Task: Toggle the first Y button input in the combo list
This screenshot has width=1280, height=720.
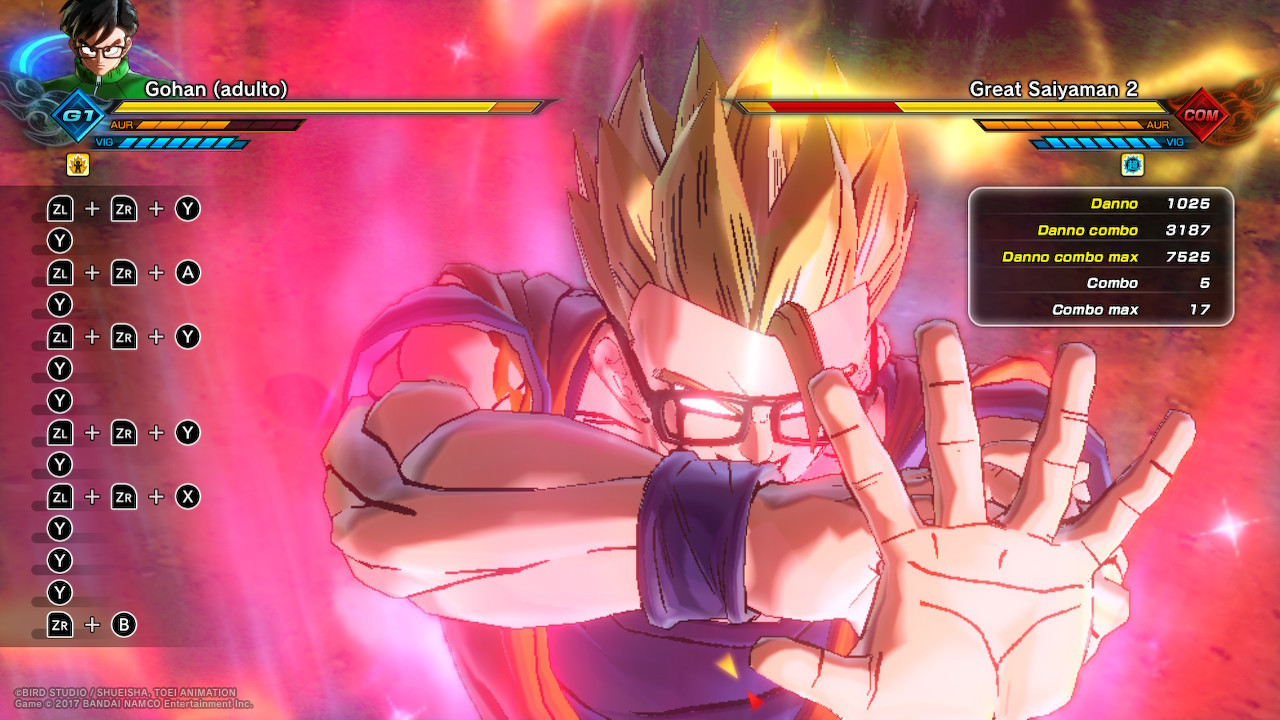Action: pyautogui.click(x=59, y=241)
